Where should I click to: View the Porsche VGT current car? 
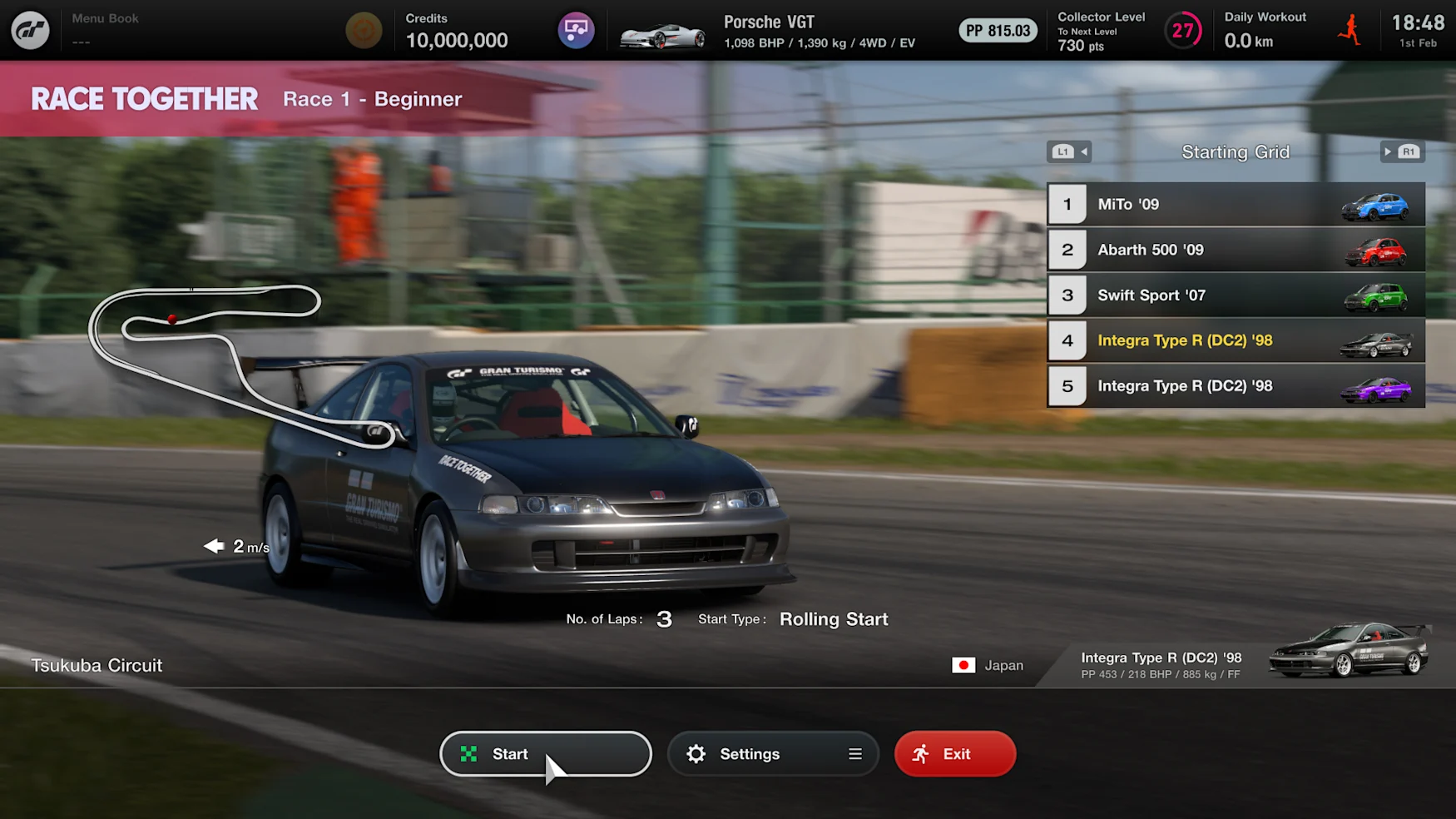[x=765, y=31]
